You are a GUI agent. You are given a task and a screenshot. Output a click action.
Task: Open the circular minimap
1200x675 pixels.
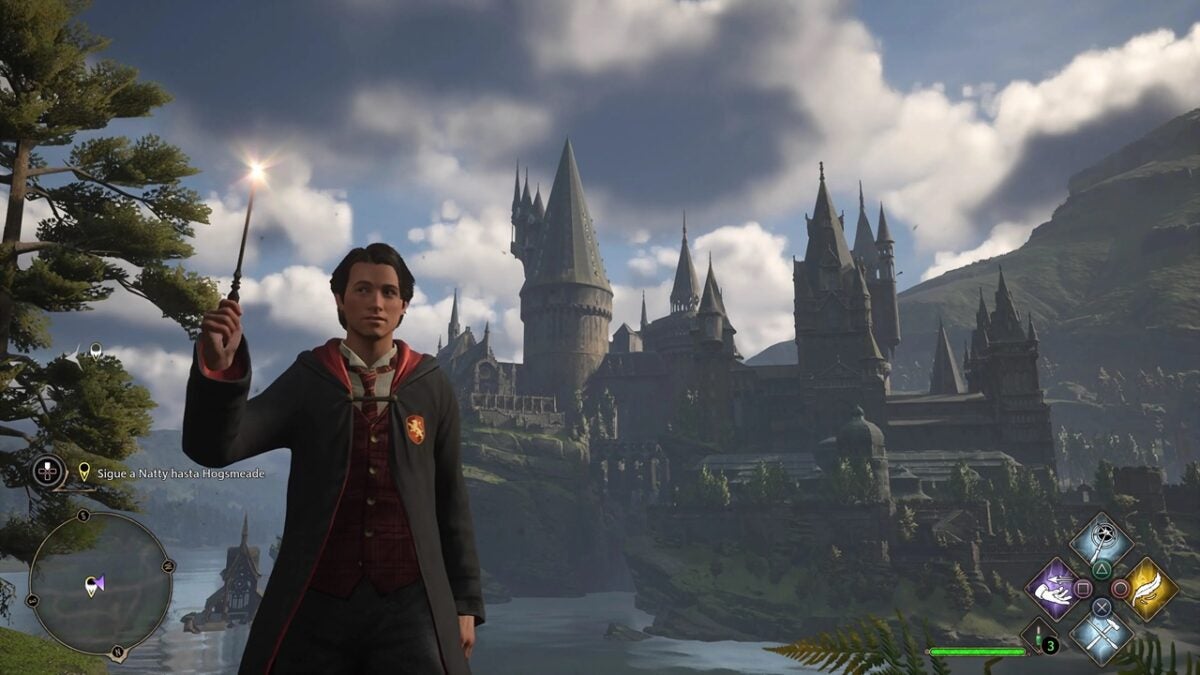pos(98,585)
